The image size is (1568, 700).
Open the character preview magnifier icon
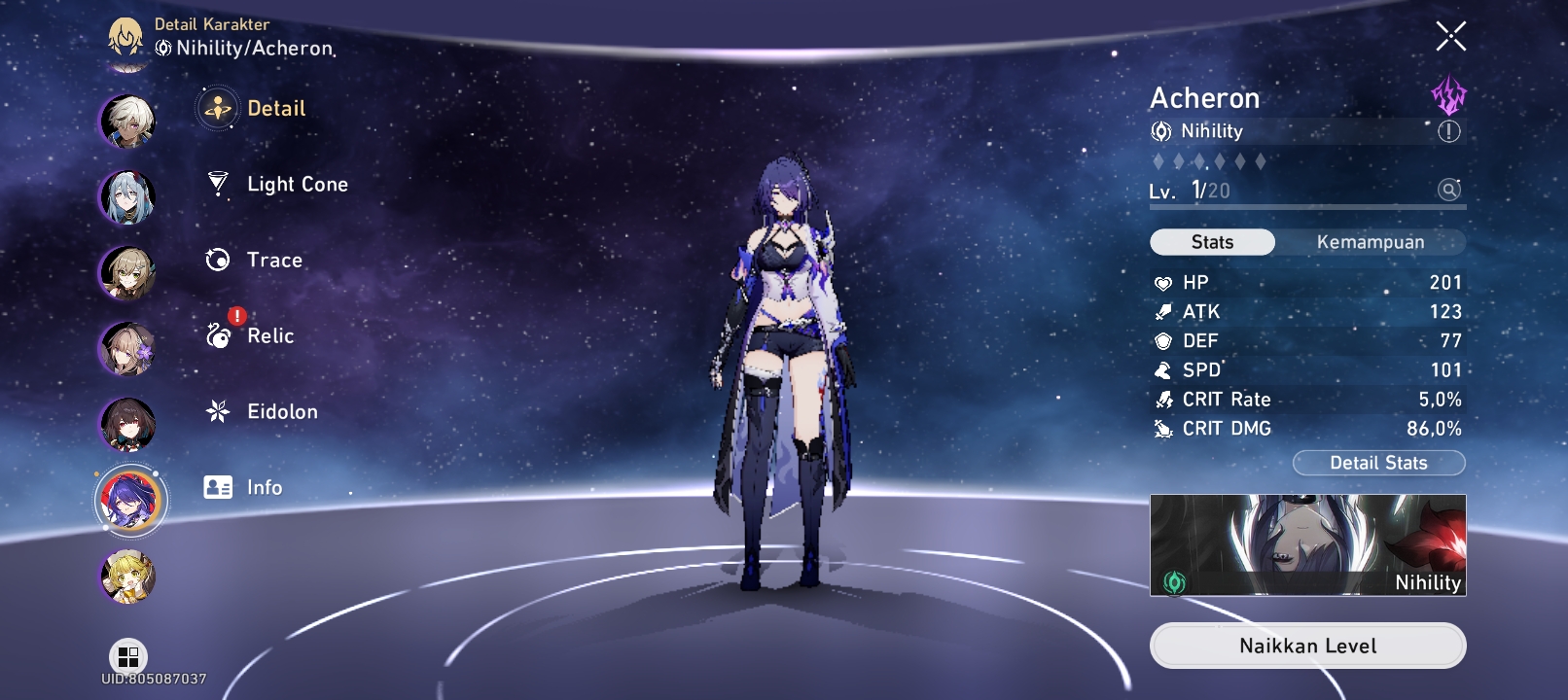[1450, 190]
